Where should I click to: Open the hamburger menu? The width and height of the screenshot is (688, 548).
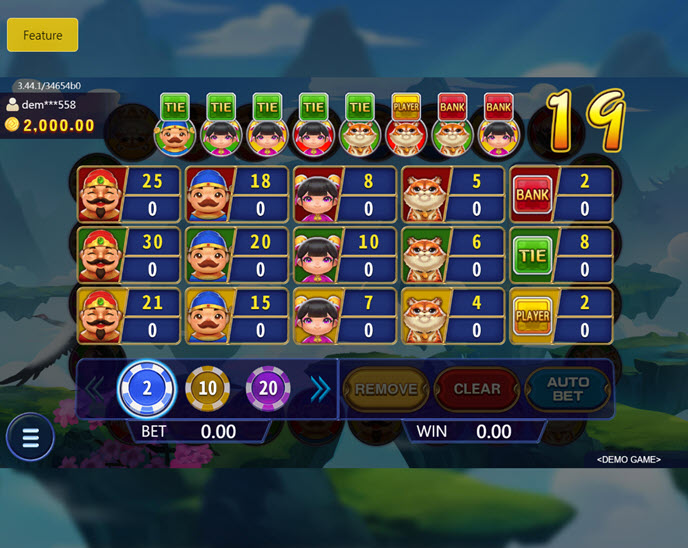pyautogui.click(x=30, y=438)
